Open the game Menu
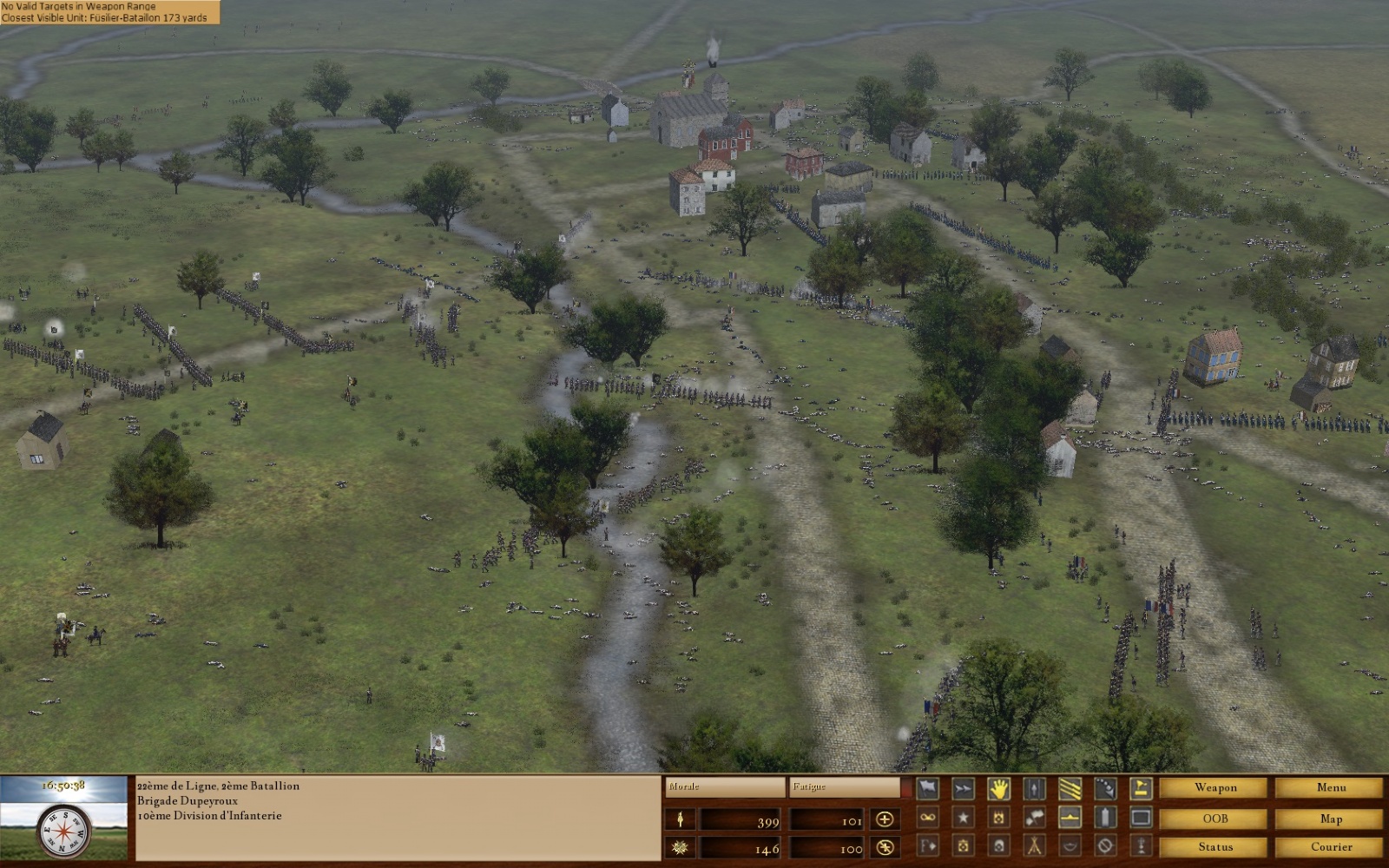Viewport: 1389px width, 868px height. coord(1330,788)
